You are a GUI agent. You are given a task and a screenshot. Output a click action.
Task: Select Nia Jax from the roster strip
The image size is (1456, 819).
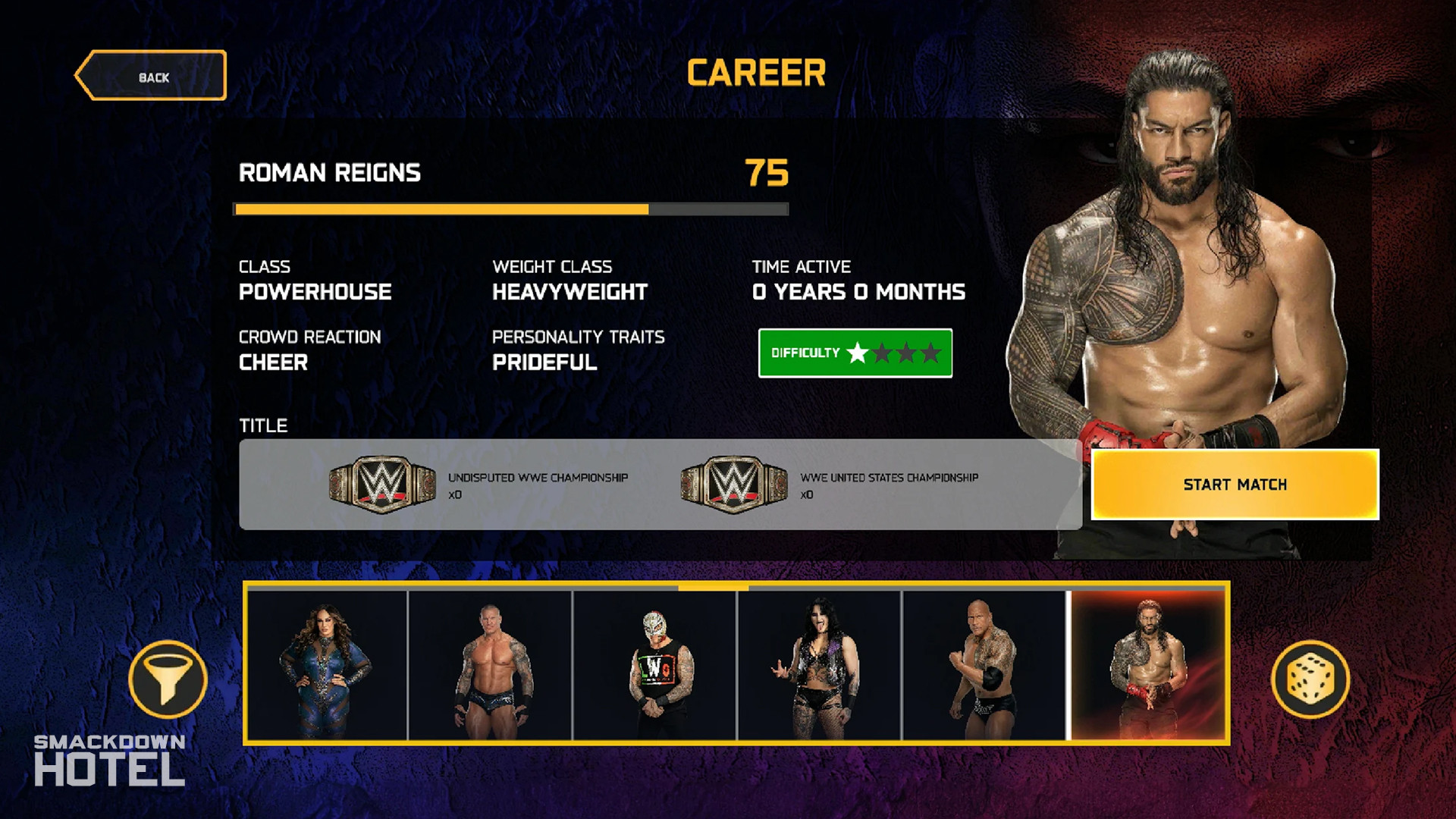coord(327,665)
